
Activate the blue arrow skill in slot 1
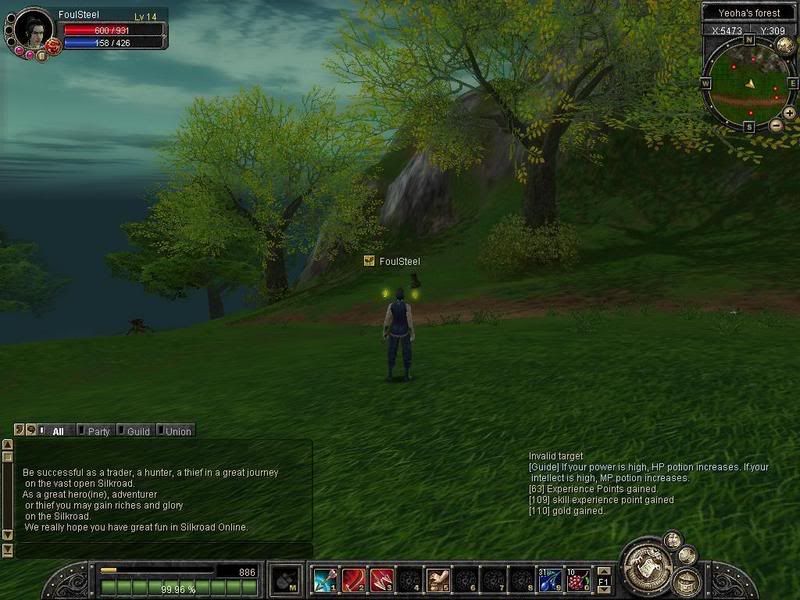point(324,579)
